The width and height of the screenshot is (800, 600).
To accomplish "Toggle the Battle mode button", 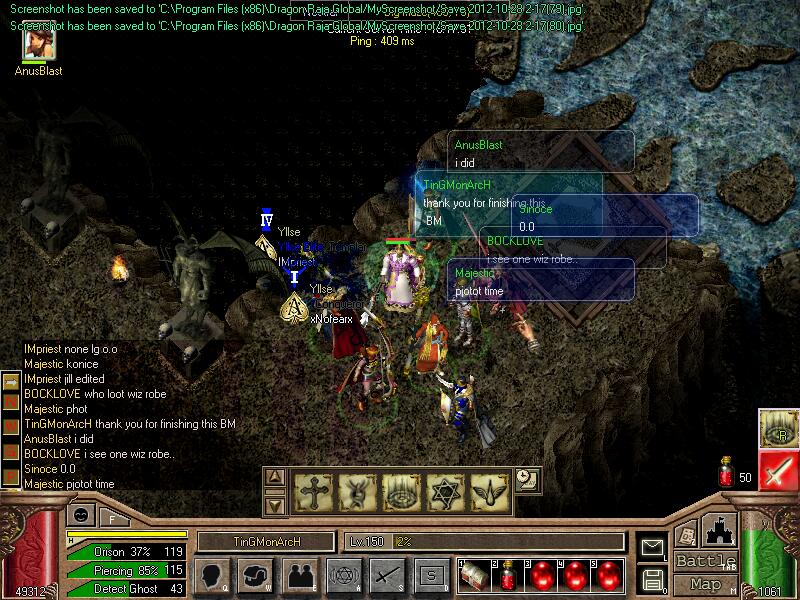I will coord(705,560).
